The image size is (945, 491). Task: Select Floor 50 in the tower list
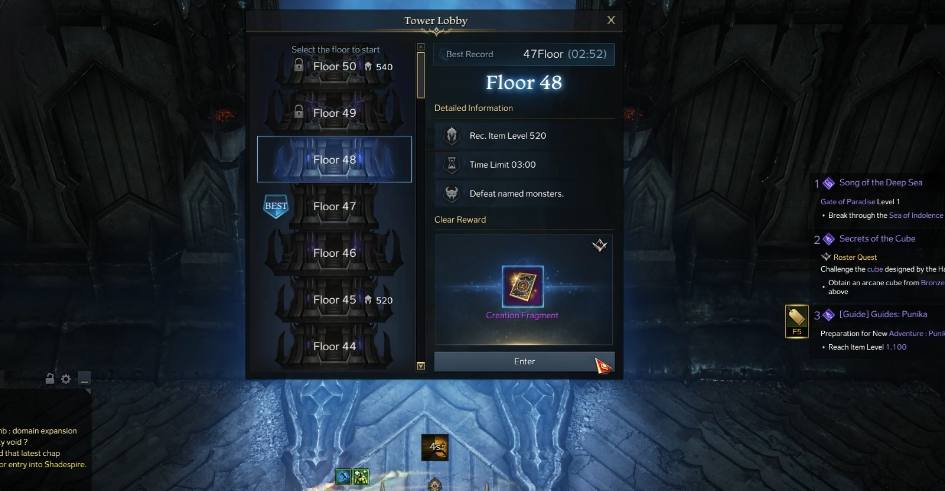point(334,67)
